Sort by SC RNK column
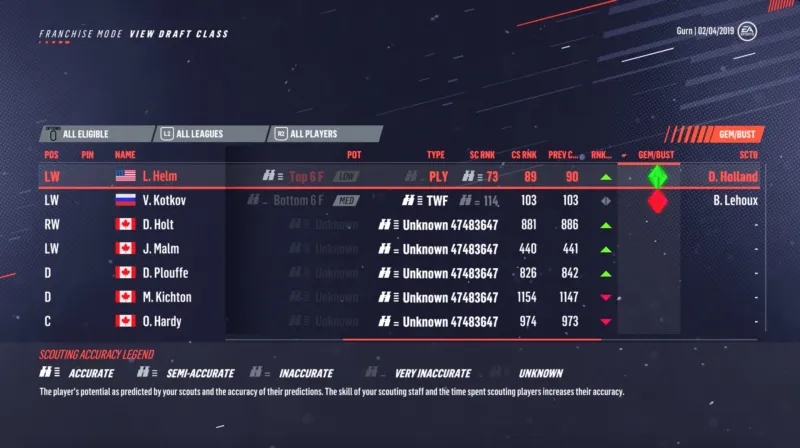The height and width of the screenshot is (448, 800). coord(482,155)
